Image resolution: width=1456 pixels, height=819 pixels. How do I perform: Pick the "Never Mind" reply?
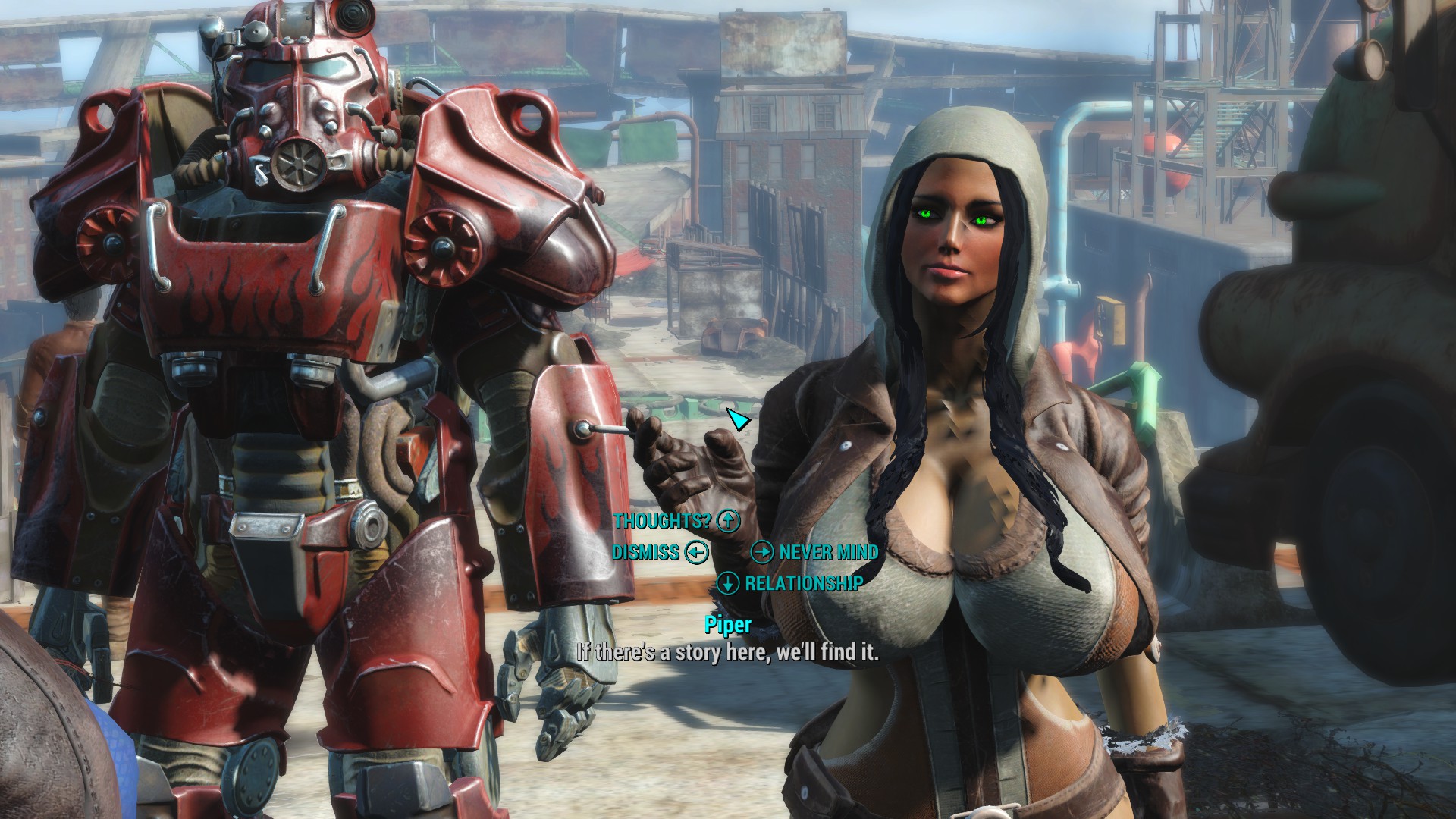(828, 552)
